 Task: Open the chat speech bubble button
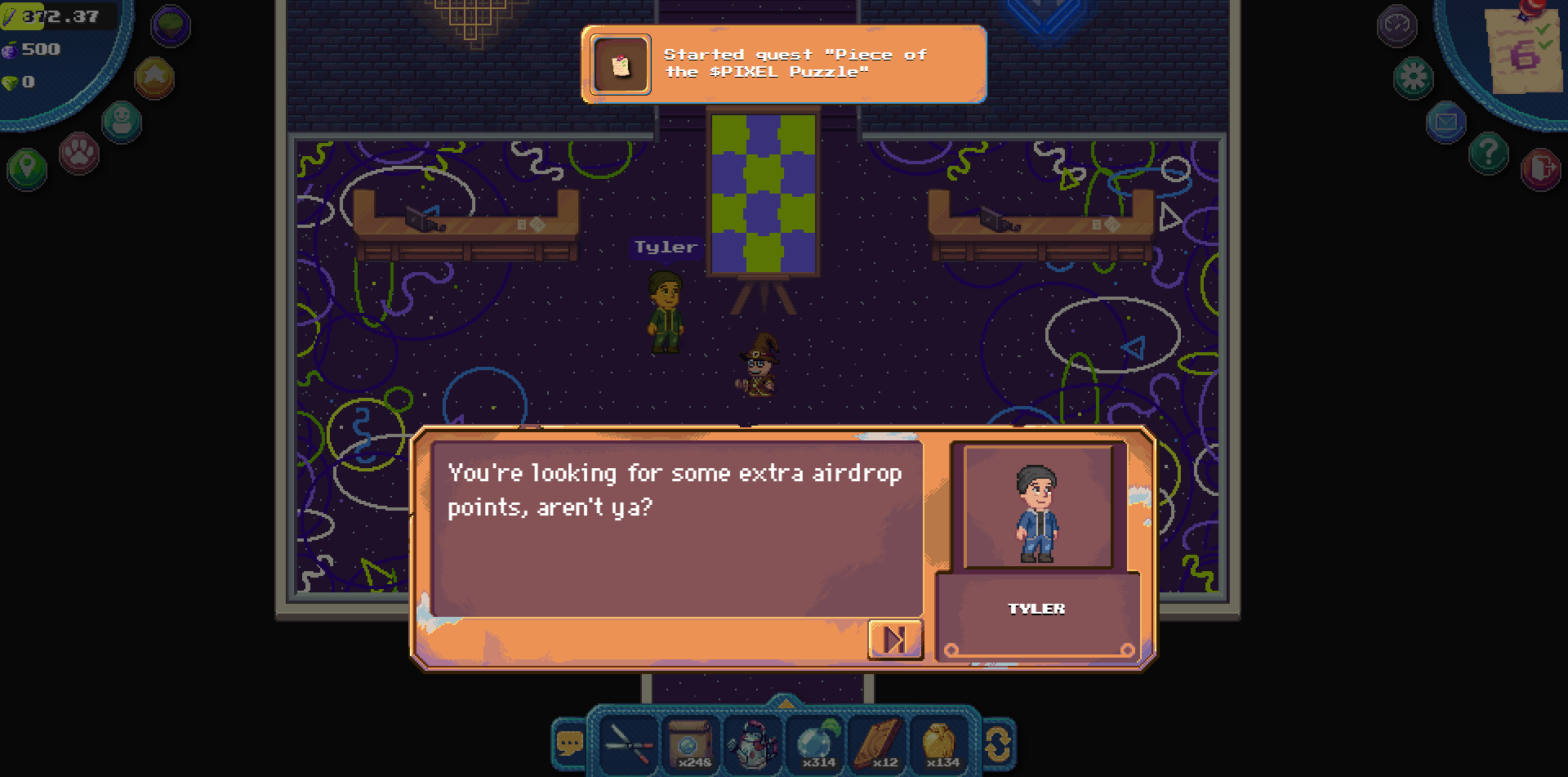[x=569, y=744]
